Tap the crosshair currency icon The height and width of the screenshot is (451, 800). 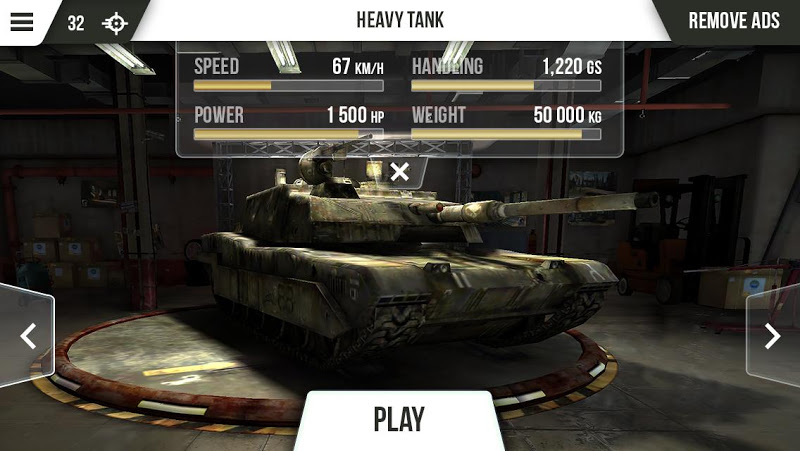click(x=115, y=23)
